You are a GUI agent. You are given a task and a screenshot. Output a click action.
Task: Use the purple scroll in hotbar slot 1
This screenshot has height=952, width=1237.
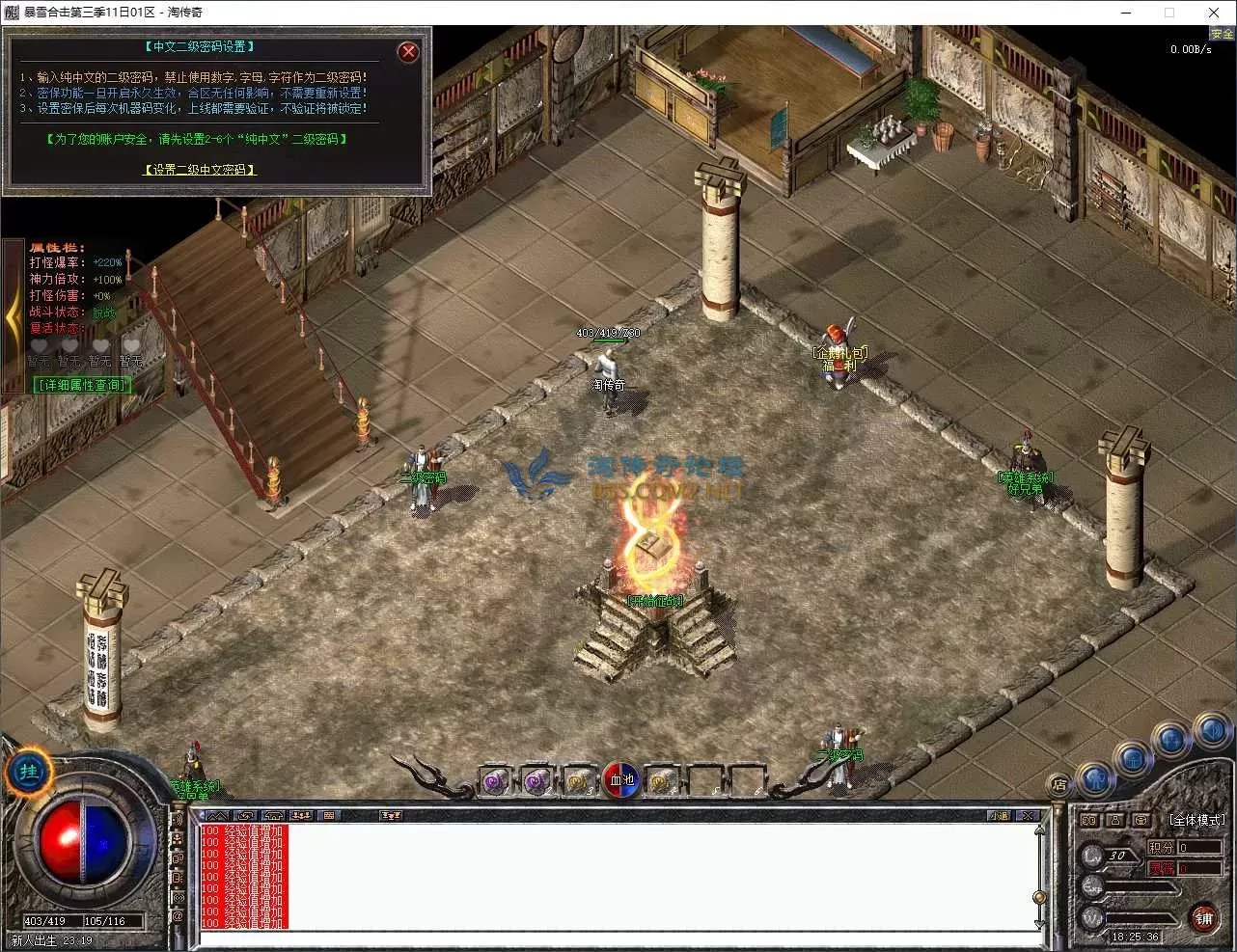(x=496, y=781)
